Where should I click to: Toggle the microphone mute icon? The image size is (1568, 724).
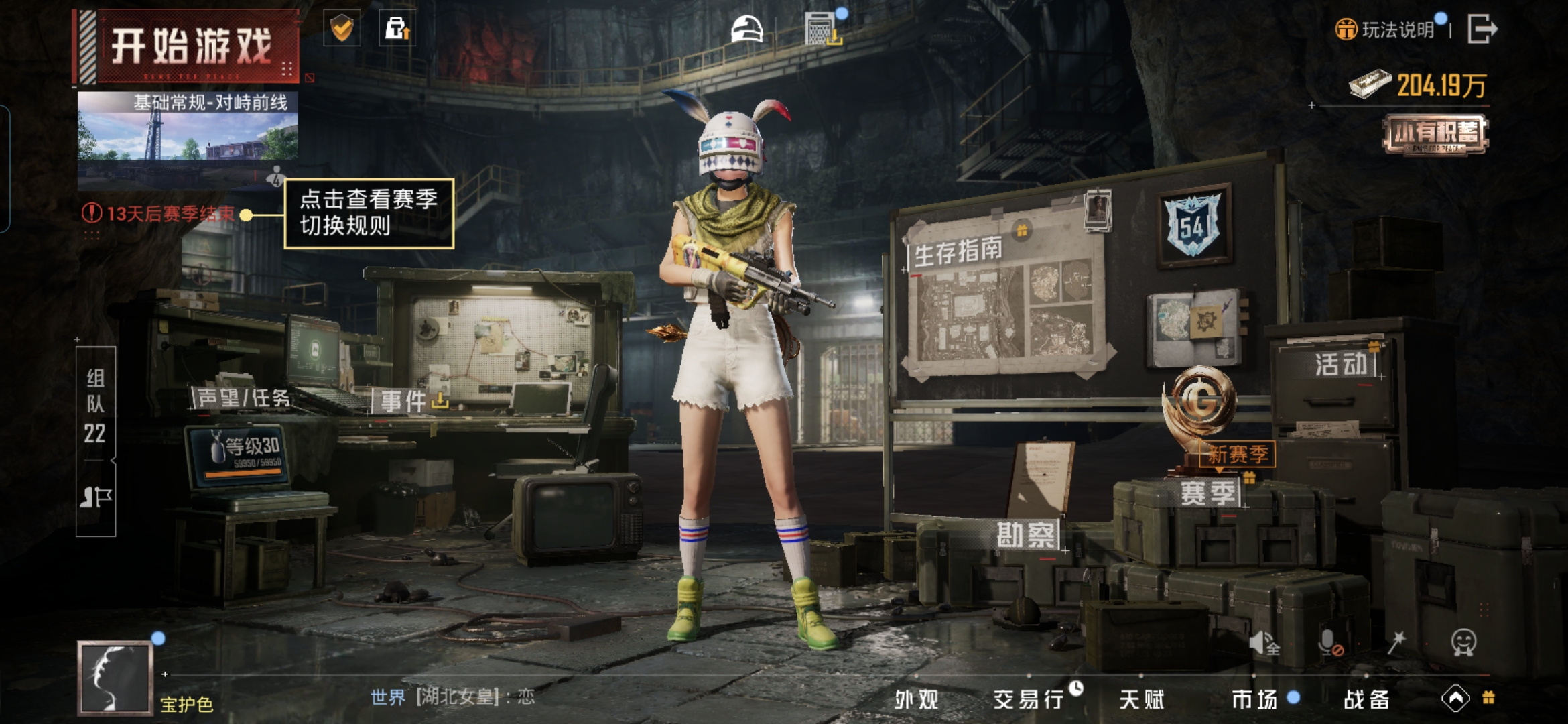click(x=1328, y=644)
